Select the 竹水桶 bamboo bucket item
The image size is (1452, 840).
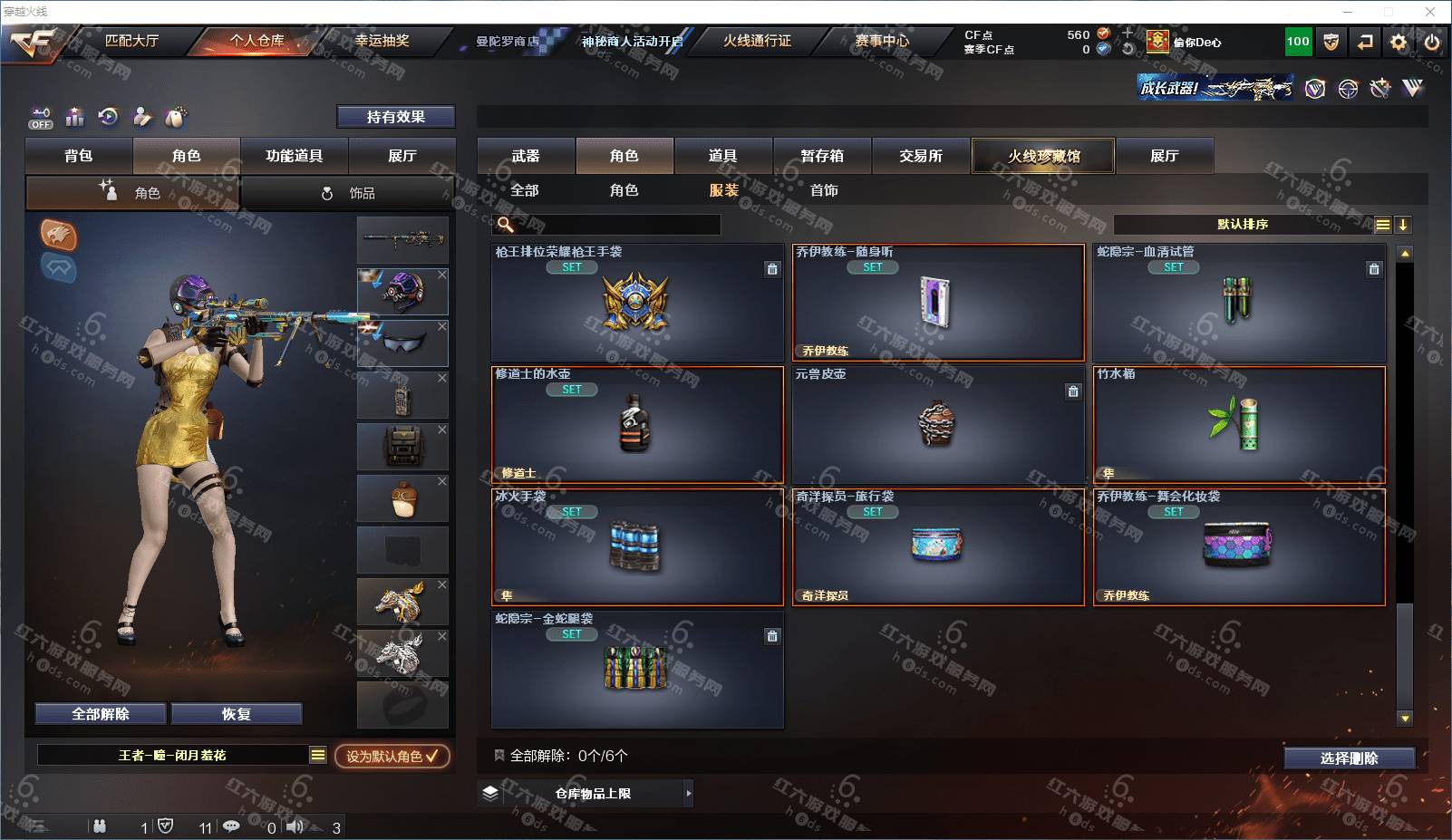point(1239,424)
